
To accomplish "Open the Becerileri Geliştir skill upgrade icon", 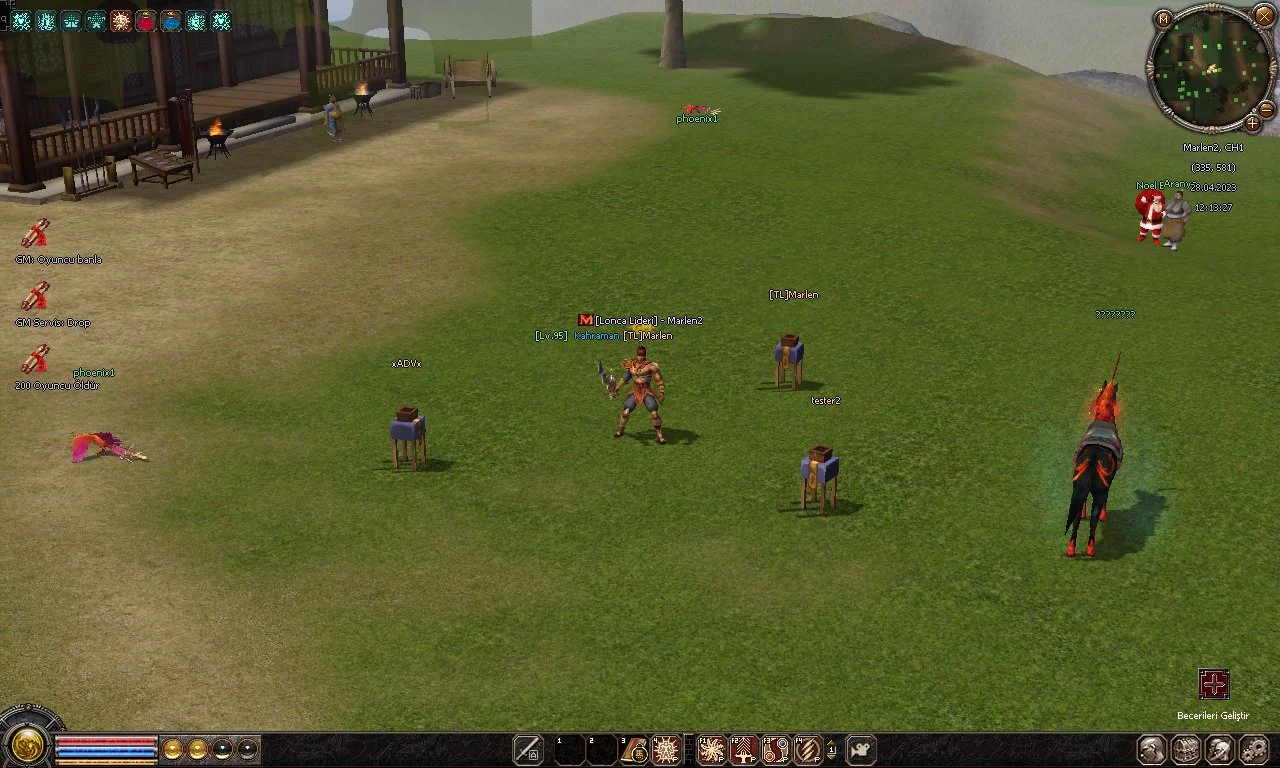I will (1213, 685).
